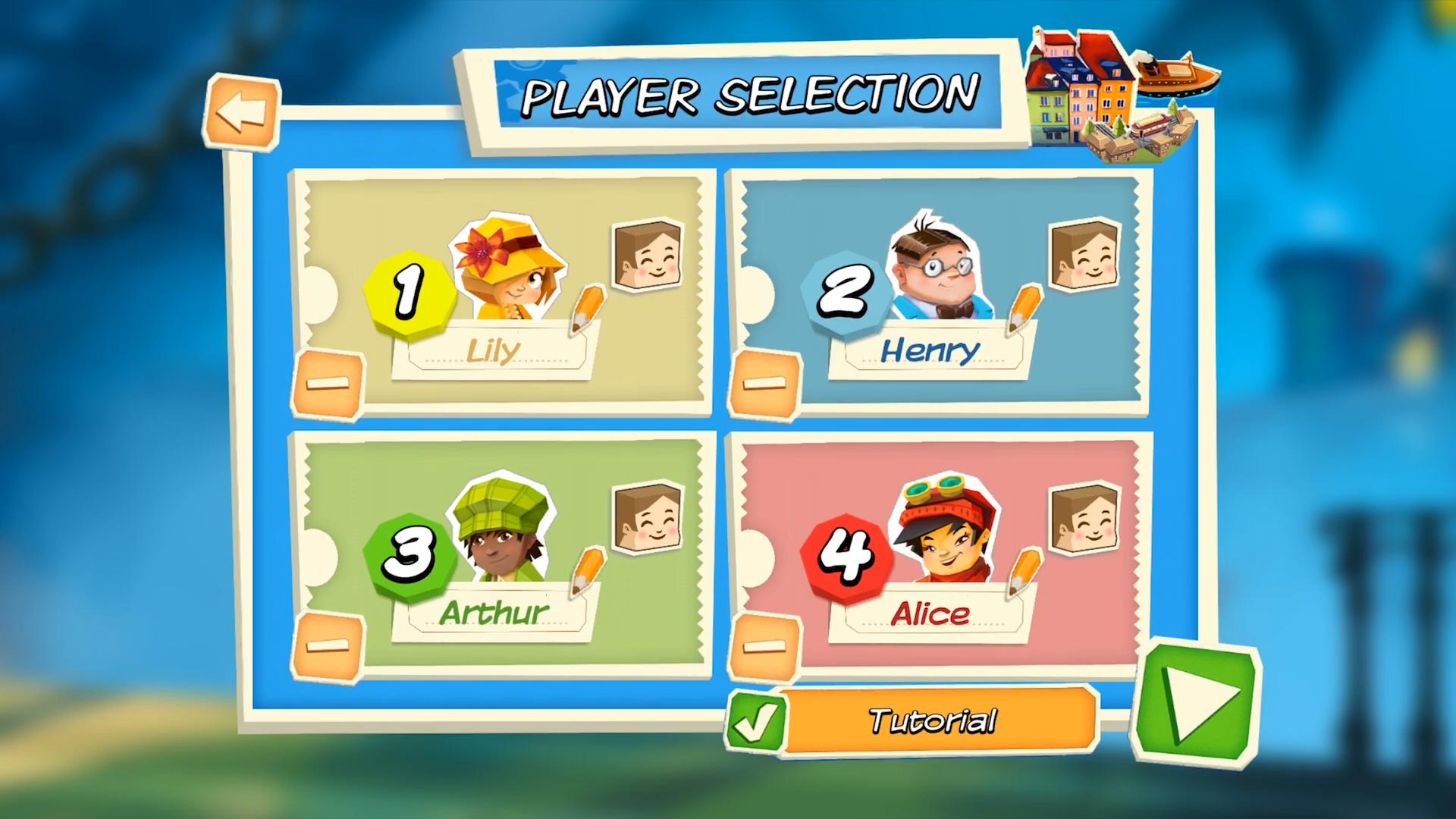This screenshot has width=1456, height=819.
Task: Remove player 1 Lily with minus button
Action: [x=328, y=384]
